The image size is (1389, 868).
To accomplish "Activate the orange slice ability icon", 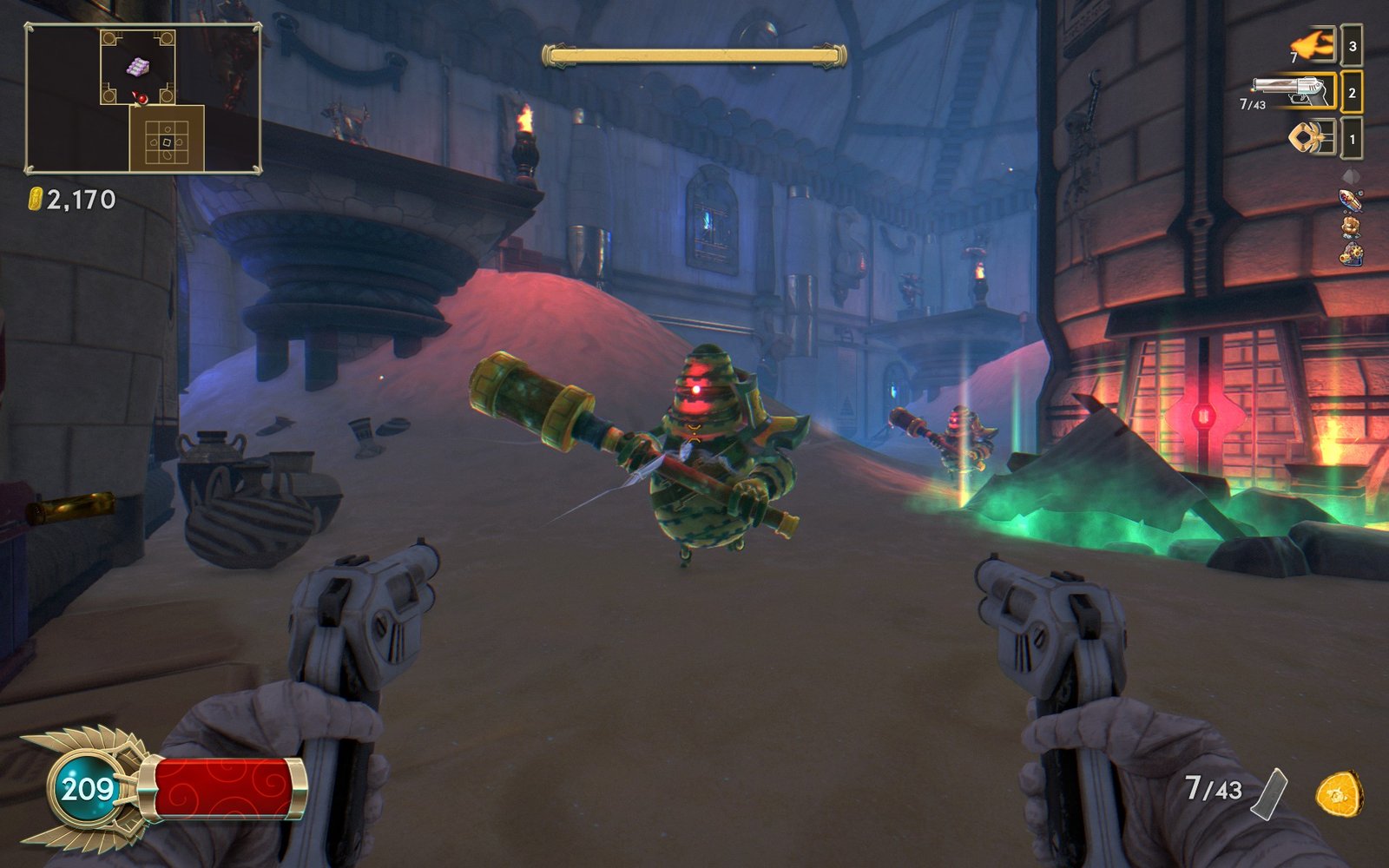I will [1339, 793].
